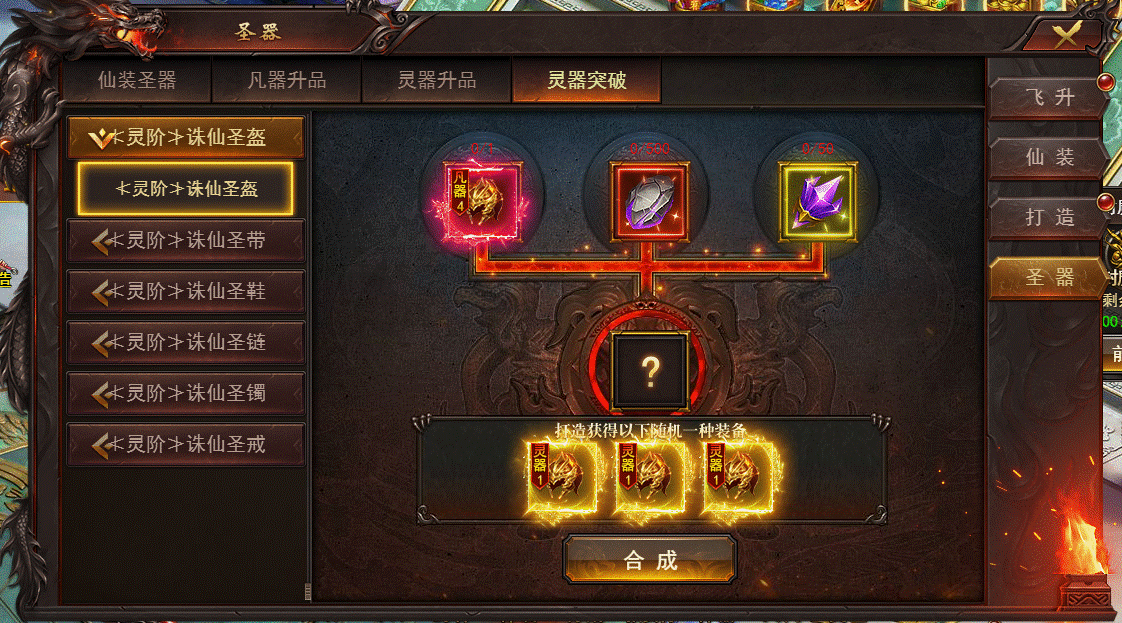
Task: Select the 圣器 side tab
Action: [x=1049, y=277]
